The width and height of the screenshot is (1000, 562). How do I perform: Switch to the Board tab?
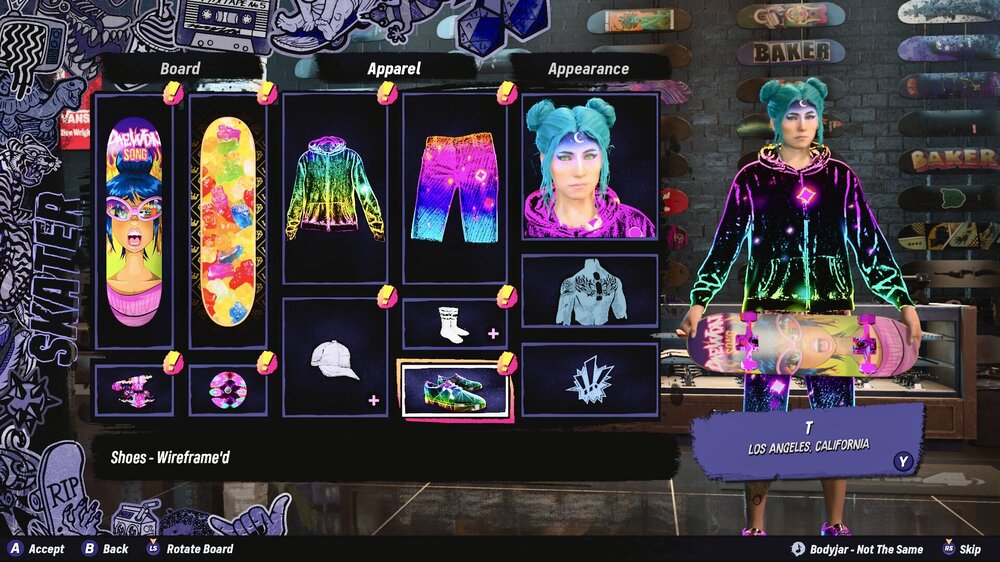(x=180, y=69)
